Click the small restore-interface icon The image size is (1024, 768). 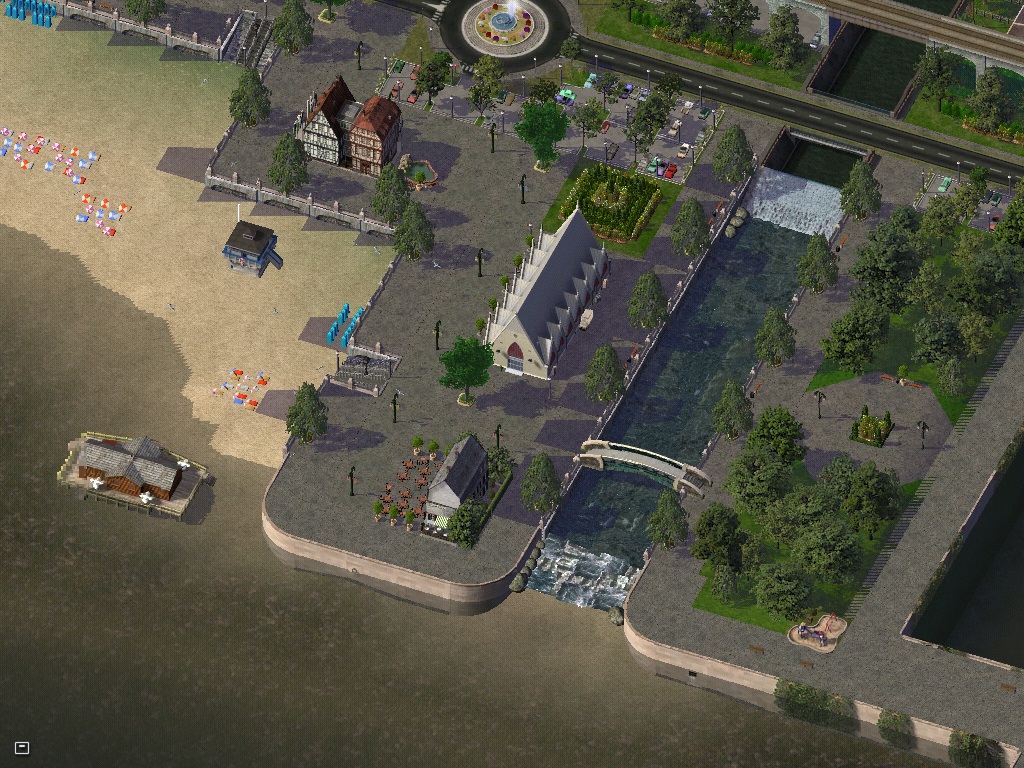coord(22,747)
